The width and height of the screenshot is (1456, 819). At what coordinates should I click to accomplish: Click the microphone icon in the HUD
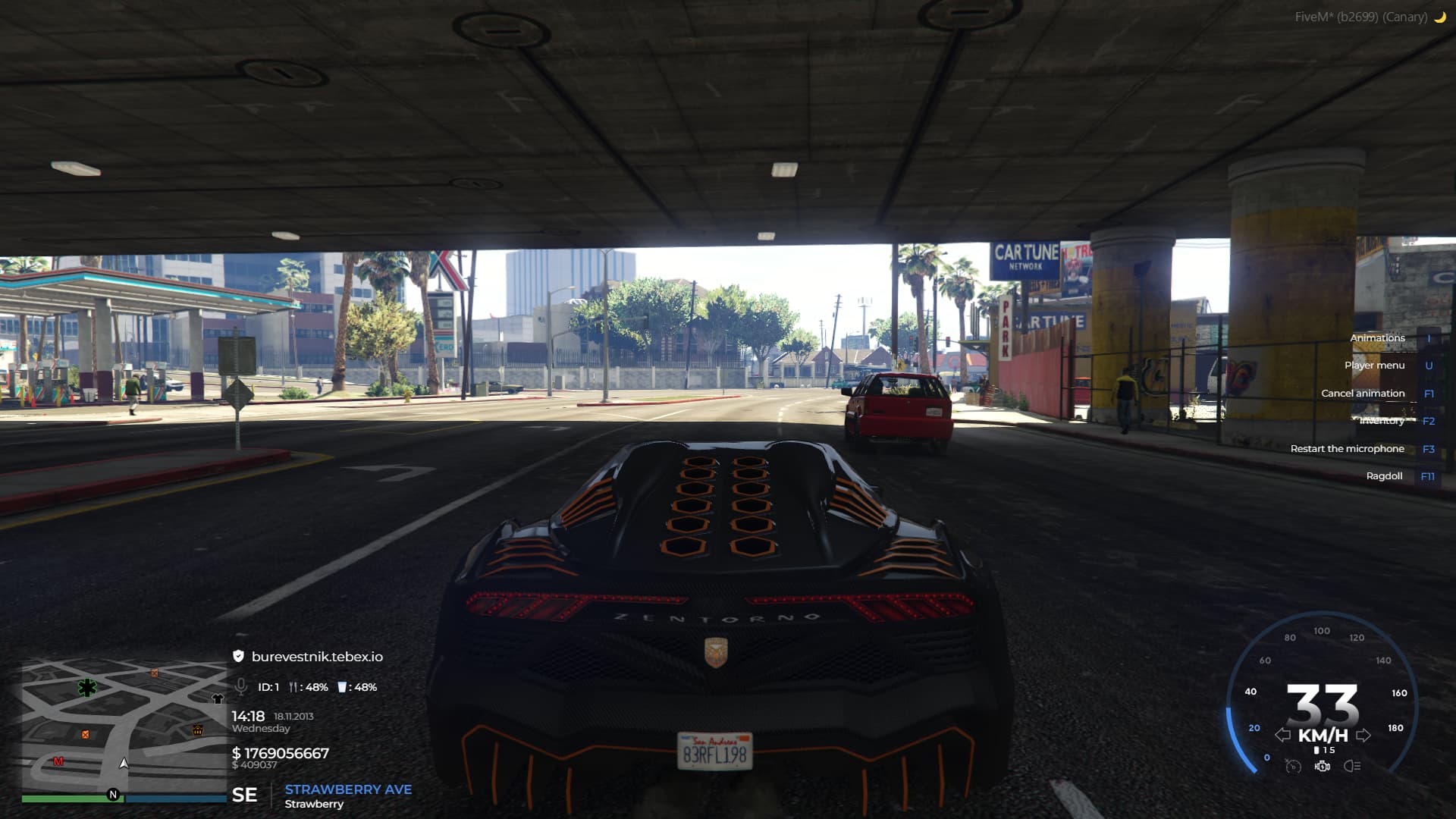pyautogui.click(x=240, y=687)
